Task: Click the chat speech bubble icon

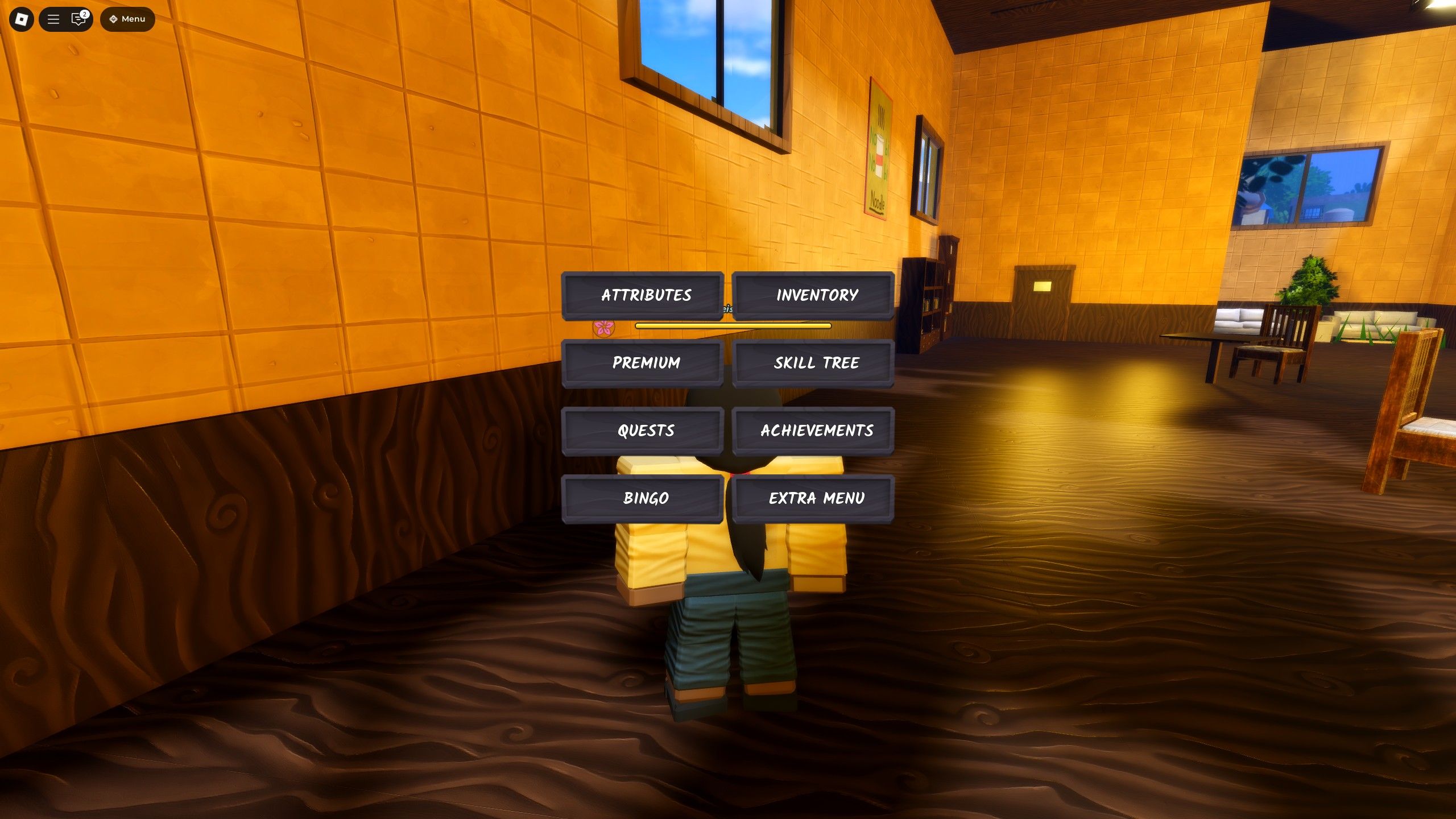Action: pos(77,19)
